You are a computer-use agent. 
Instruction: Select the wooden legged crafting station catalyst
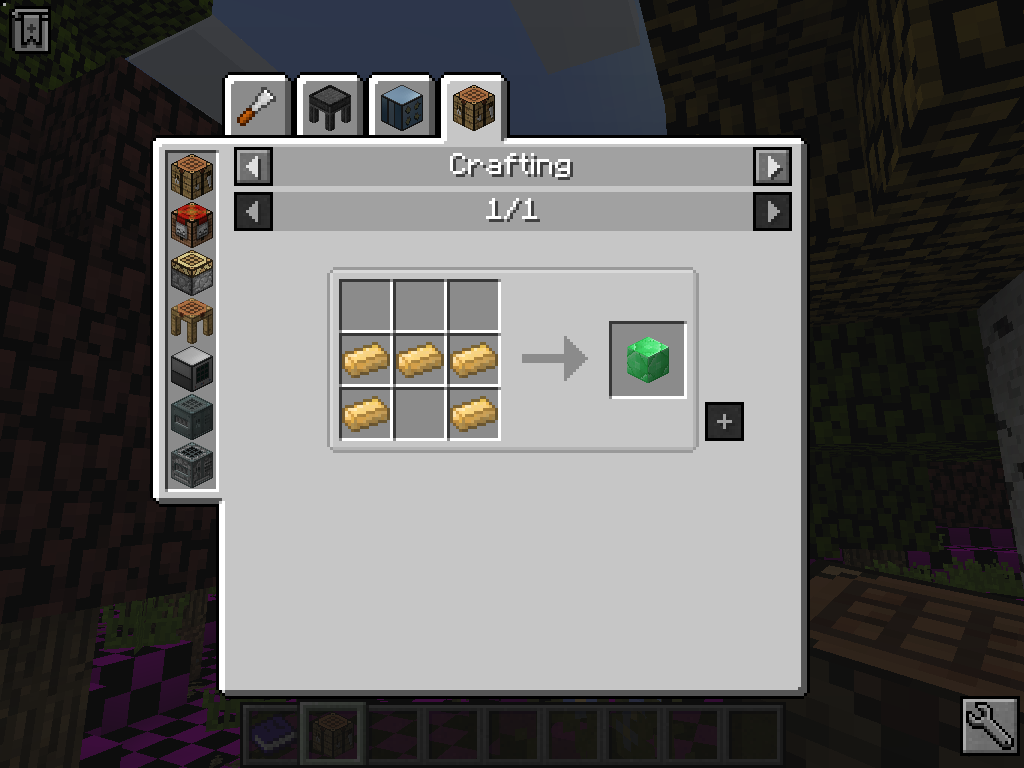coord(191,320)
